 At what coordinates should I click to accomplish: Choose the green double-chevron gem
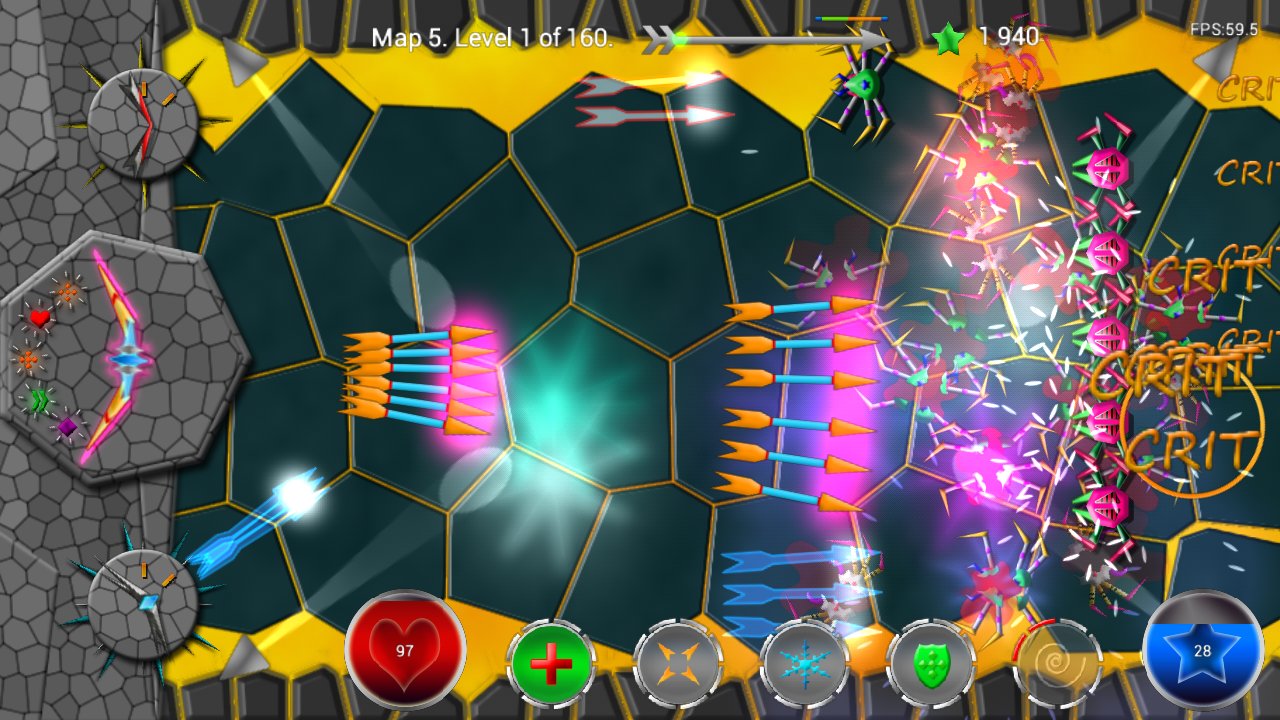tap(38, 401)
